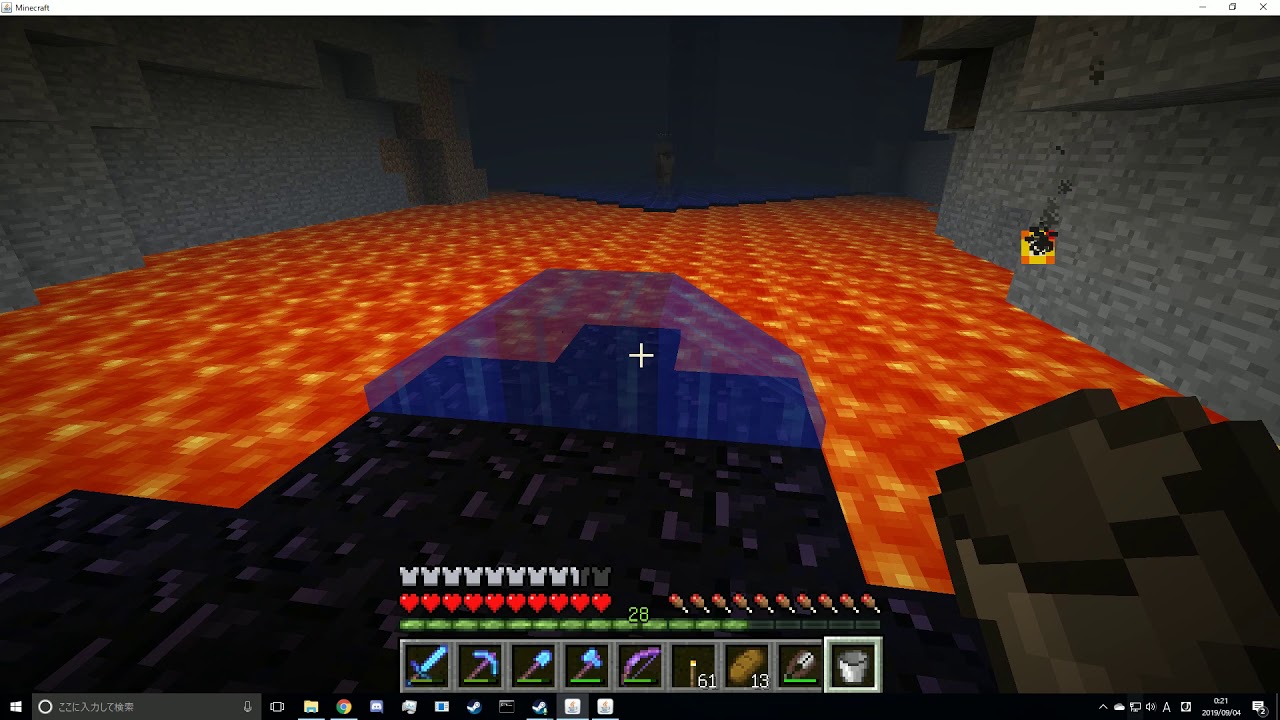Mute the system volume in the tray

click(x=1152, y=707)
